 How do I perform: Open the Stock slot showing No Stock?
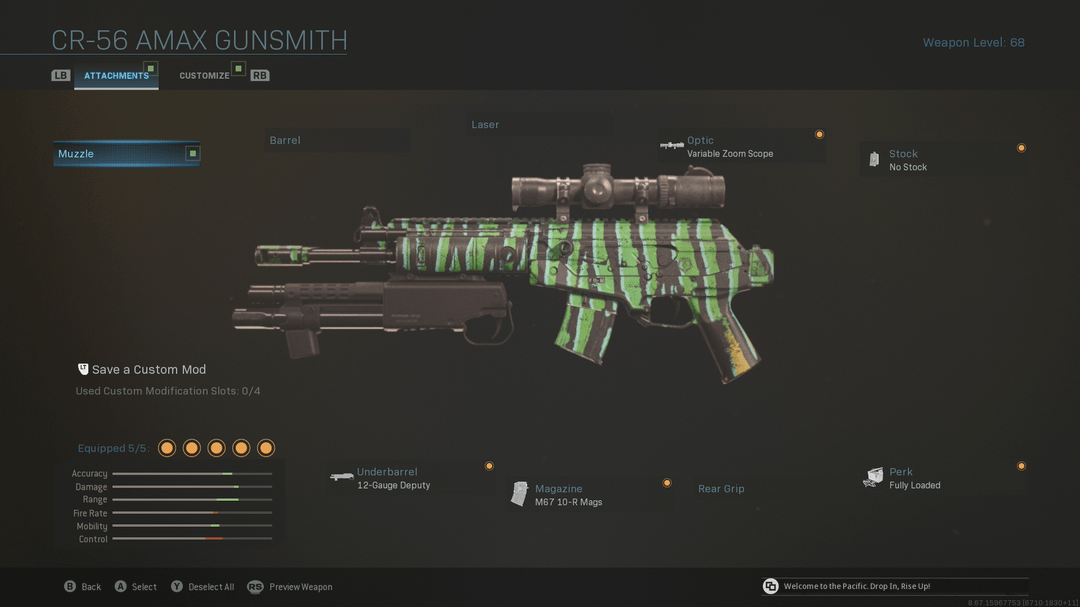click(942, 160)
